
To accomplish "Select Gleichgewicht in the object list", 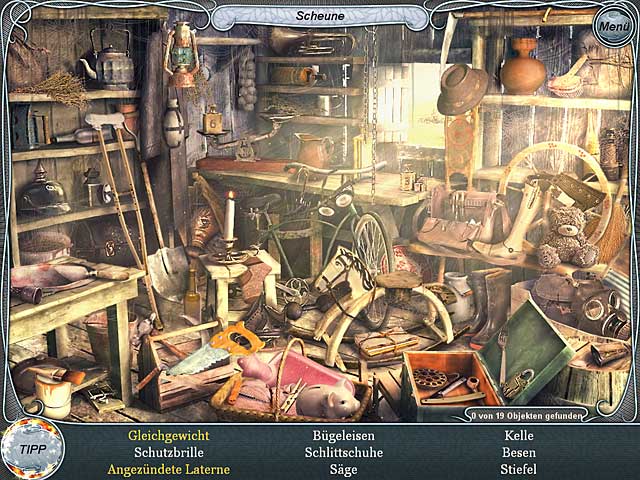I will point(168,436).
